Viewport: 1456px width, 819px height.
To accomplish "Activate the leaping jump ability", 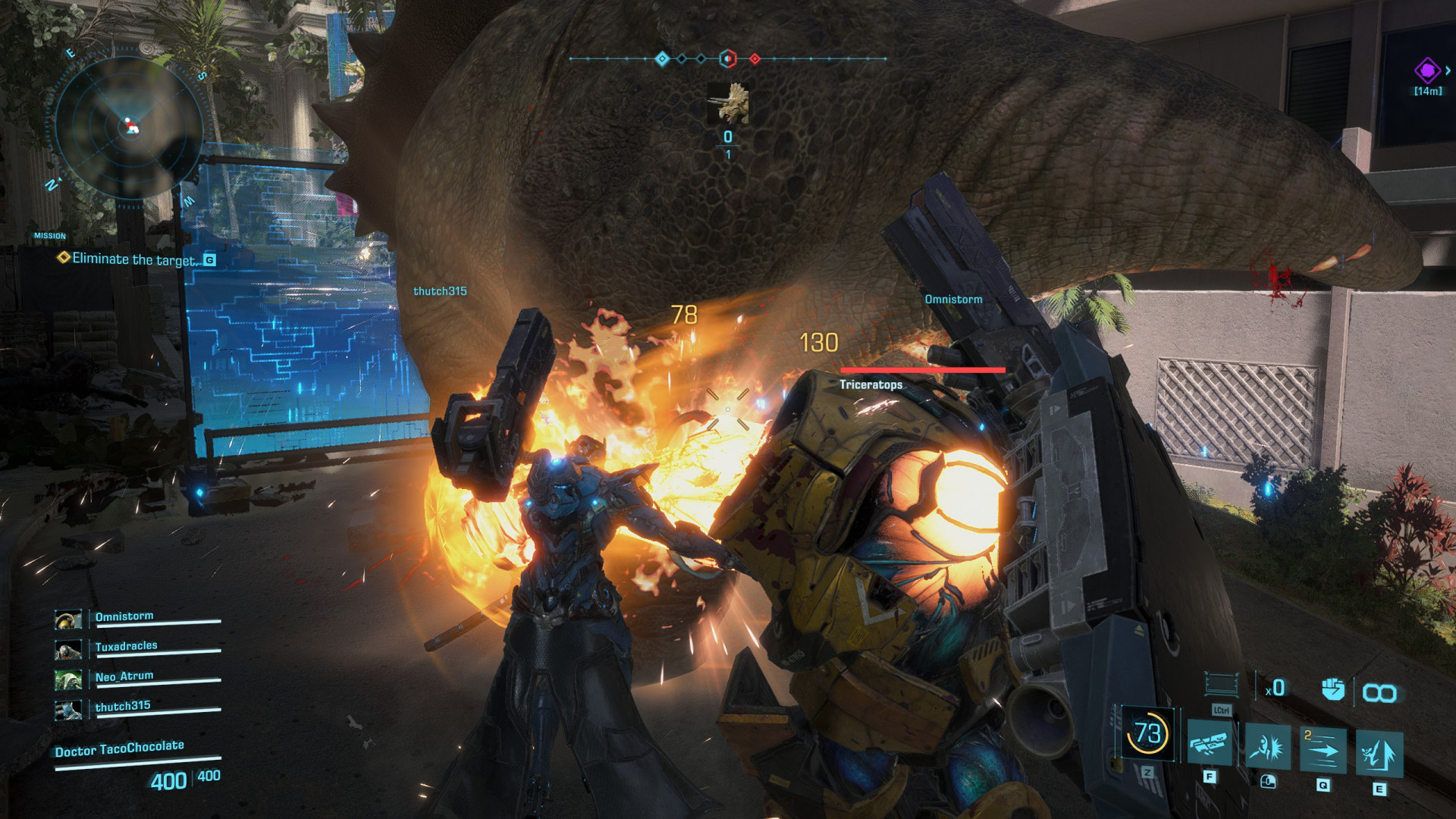I will pyautogui.click(x=1379, y=753).
